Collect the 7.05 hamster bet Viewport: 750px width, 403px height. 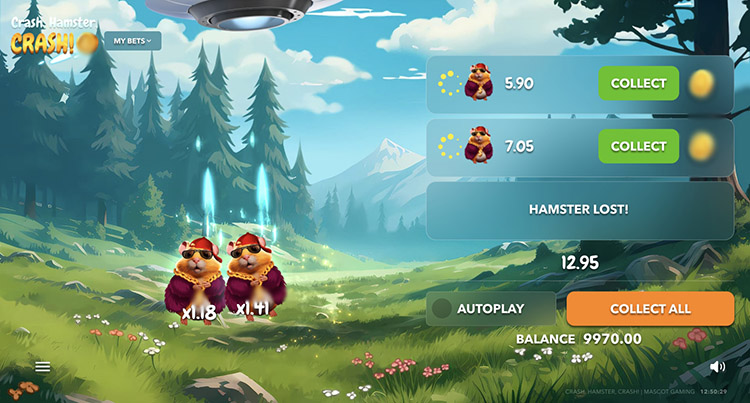point(638,146)
